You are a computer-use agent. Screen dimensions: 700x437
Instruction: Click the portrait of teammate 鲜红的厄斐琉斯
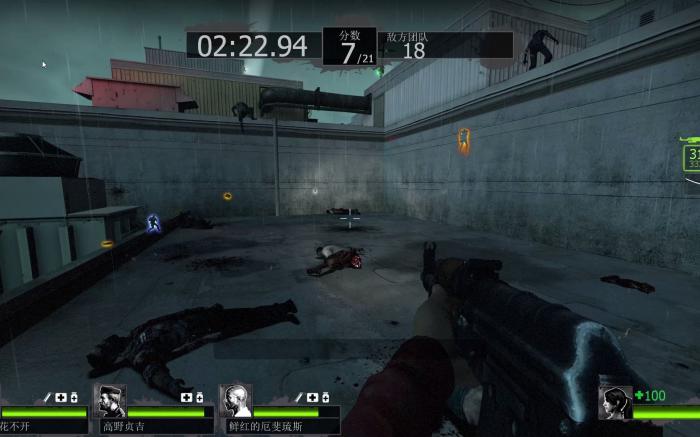pyautogui.click(x=235, y=401)
